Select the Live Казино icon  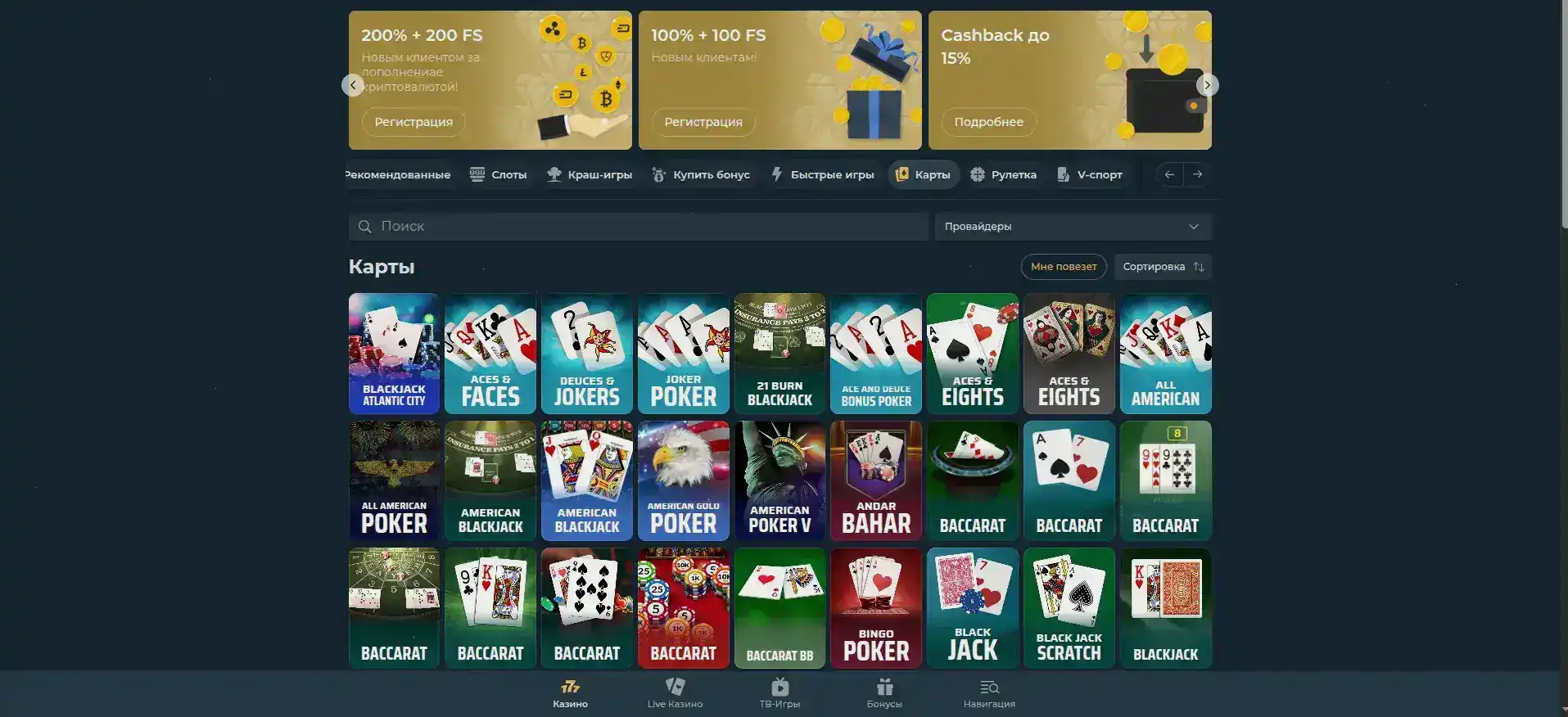674,688
